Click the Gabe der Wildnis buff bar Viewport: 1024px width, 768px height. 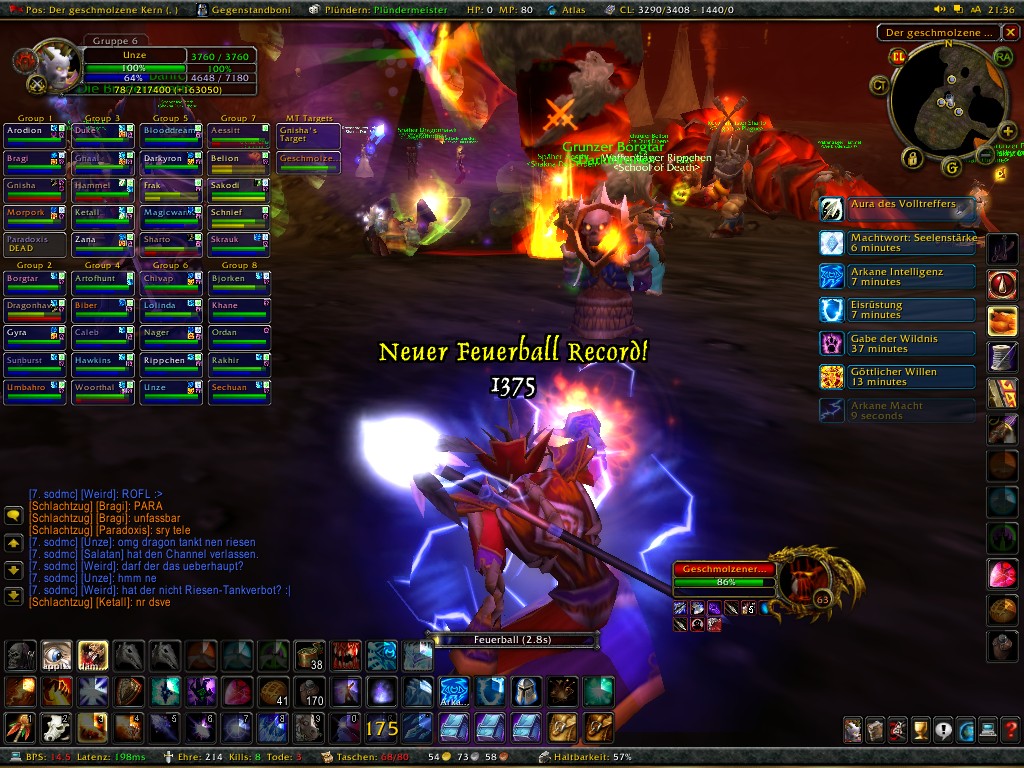tap(897, 344)
